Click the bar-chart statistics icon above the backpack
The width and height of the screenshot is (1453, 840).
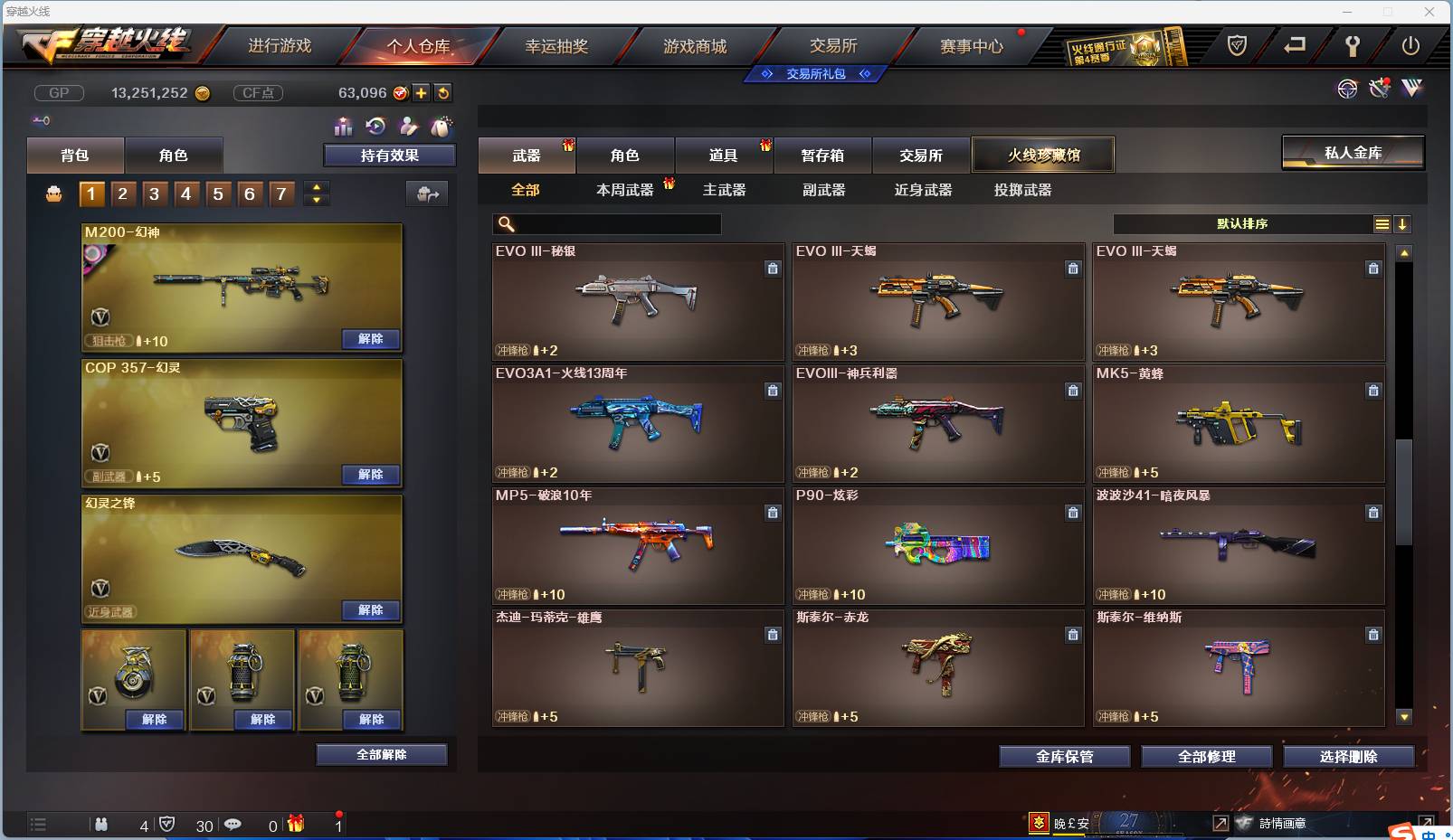coord(343,127)
